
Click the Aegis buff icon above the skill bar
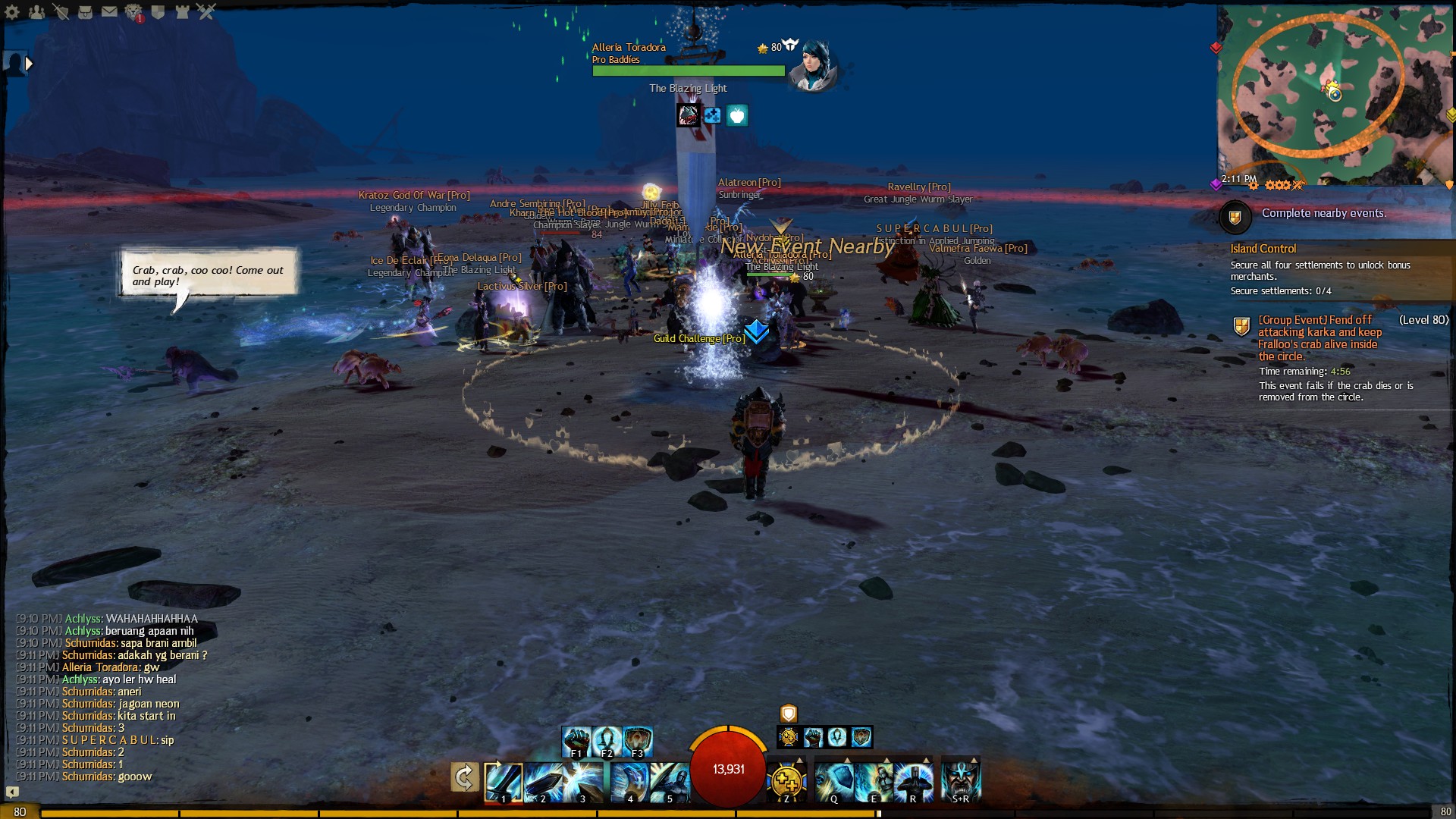789,715
